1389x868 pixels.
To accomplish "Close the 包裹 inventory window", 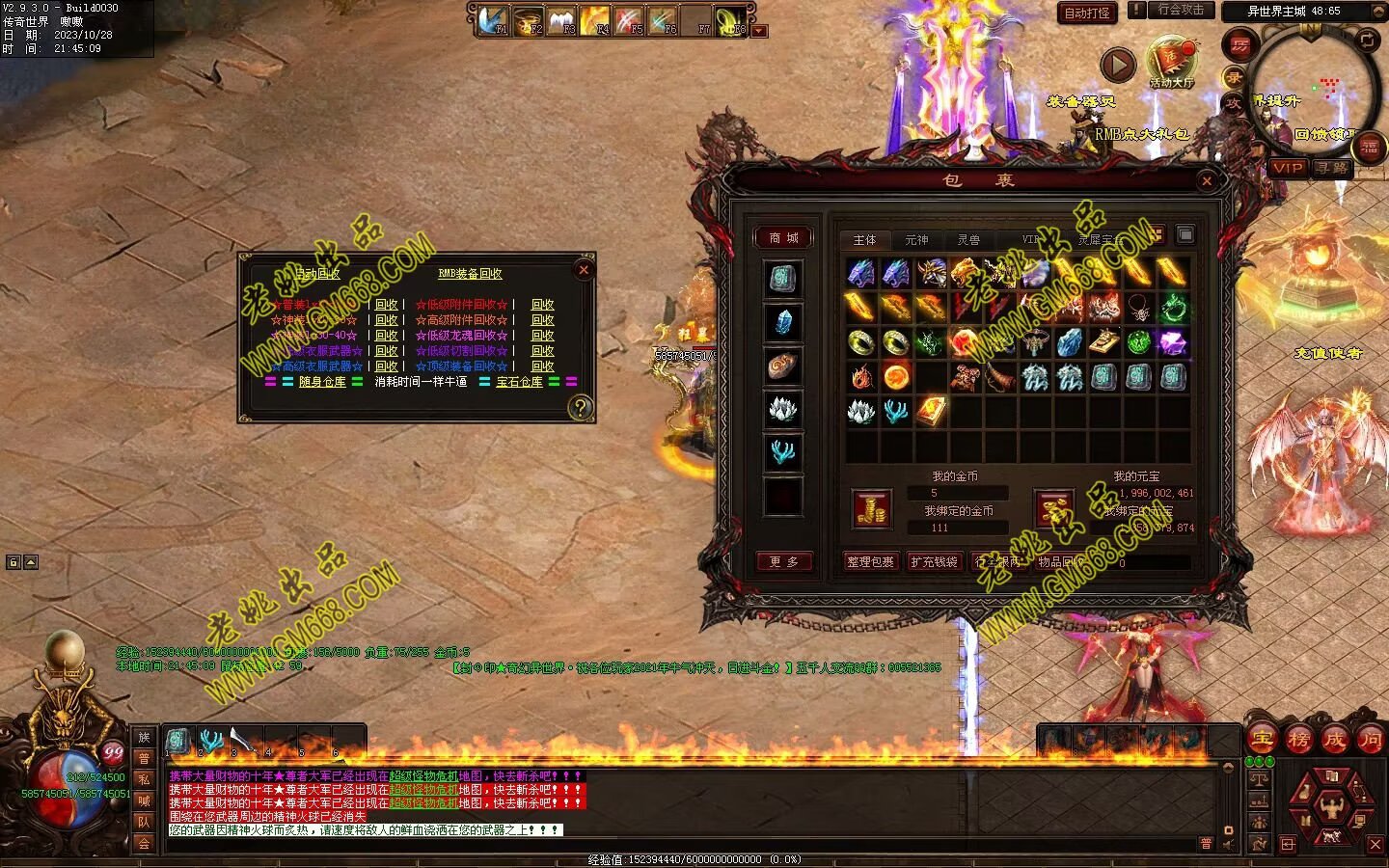I will click(x=1207, y=180).
